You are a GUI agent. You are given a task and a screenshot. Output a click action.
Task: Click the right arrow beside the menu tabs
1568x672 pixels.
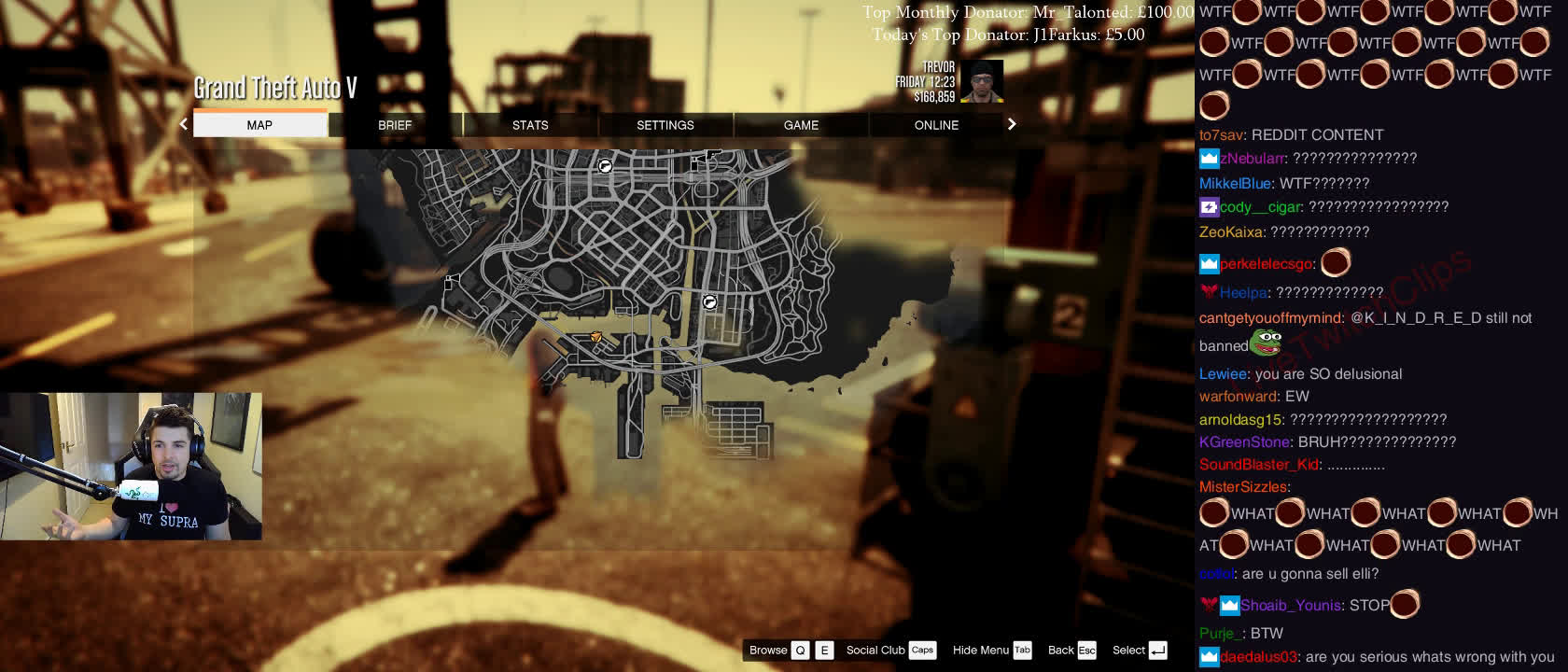(1012, 124)
